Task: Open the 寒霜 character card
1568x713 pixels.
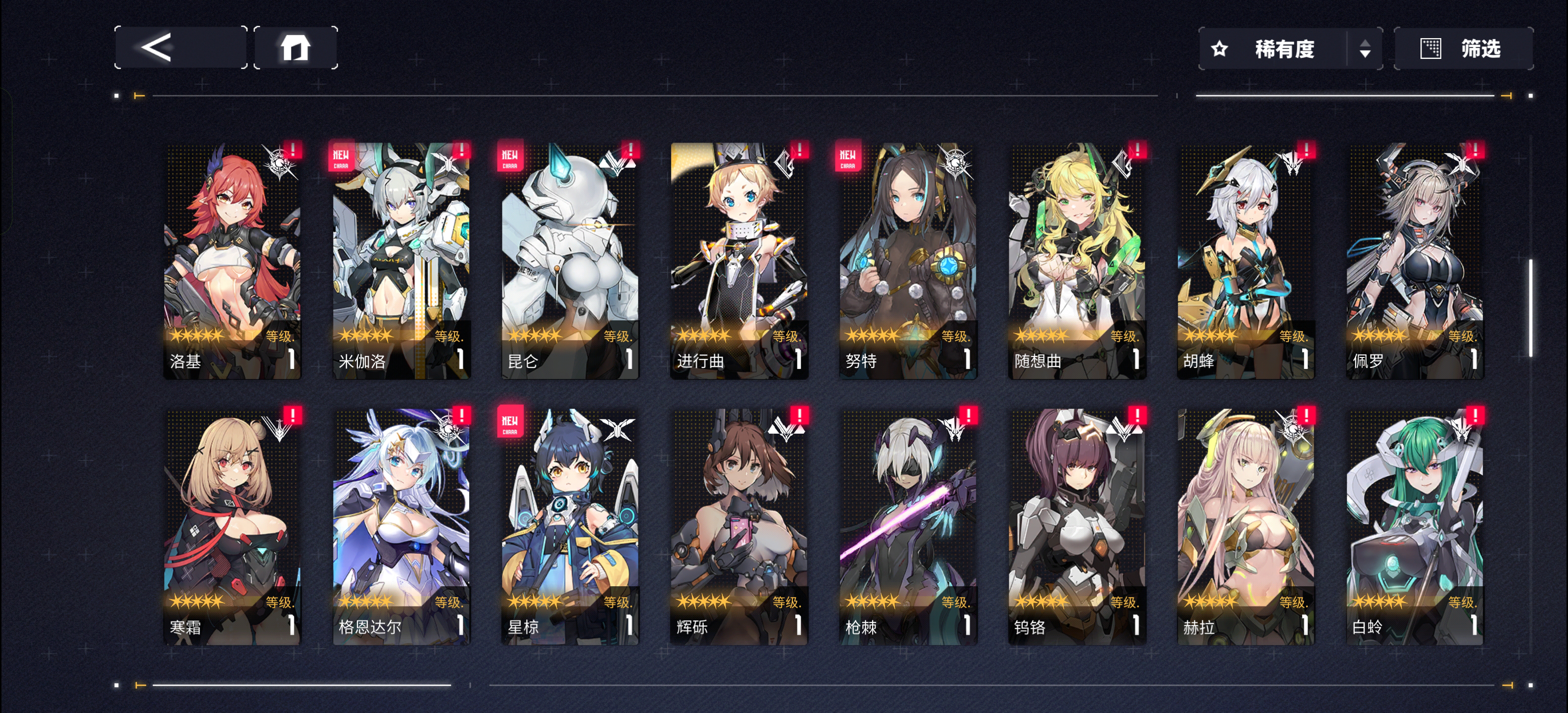Action: [x=232, y=527]
